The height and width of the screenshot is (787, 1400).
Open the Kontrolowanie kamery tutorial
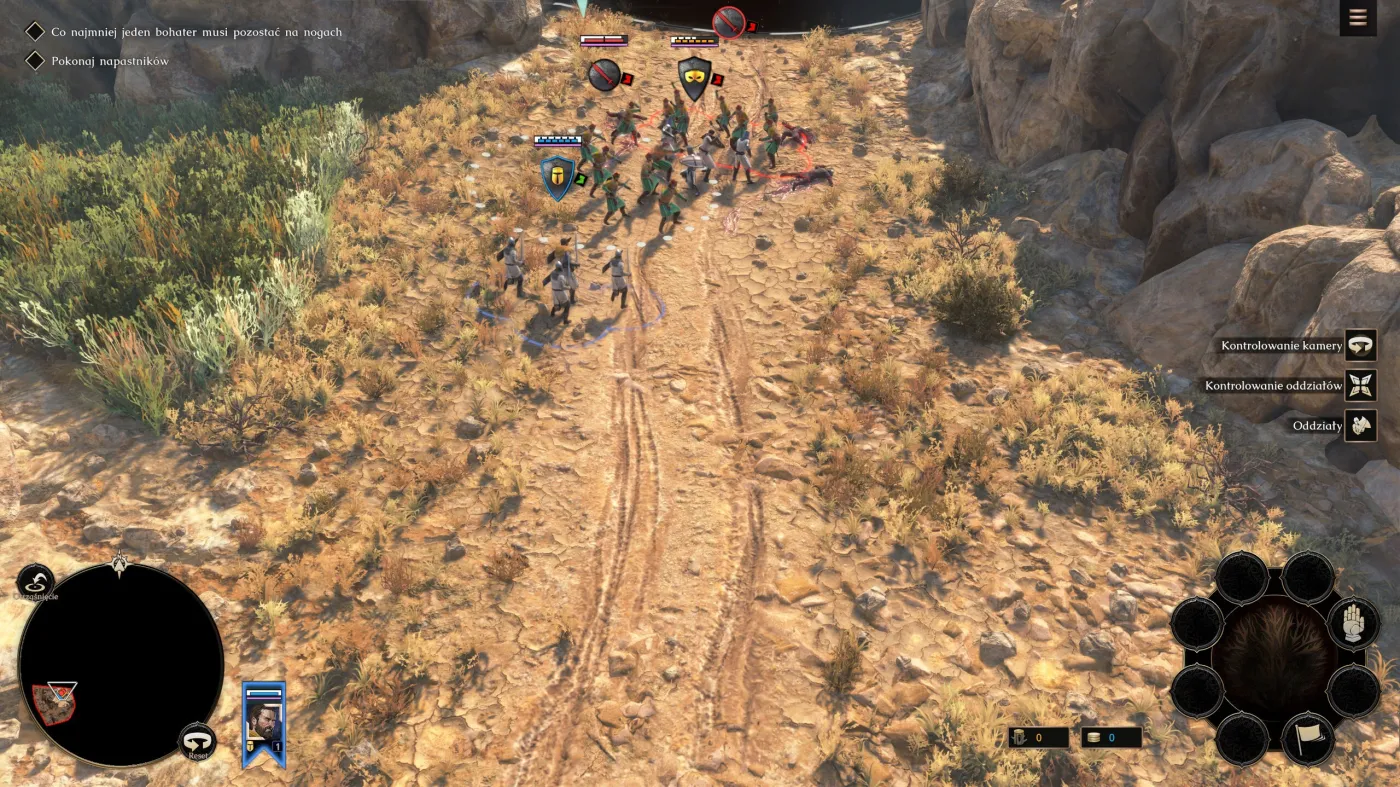click(x=1360, y=345)
